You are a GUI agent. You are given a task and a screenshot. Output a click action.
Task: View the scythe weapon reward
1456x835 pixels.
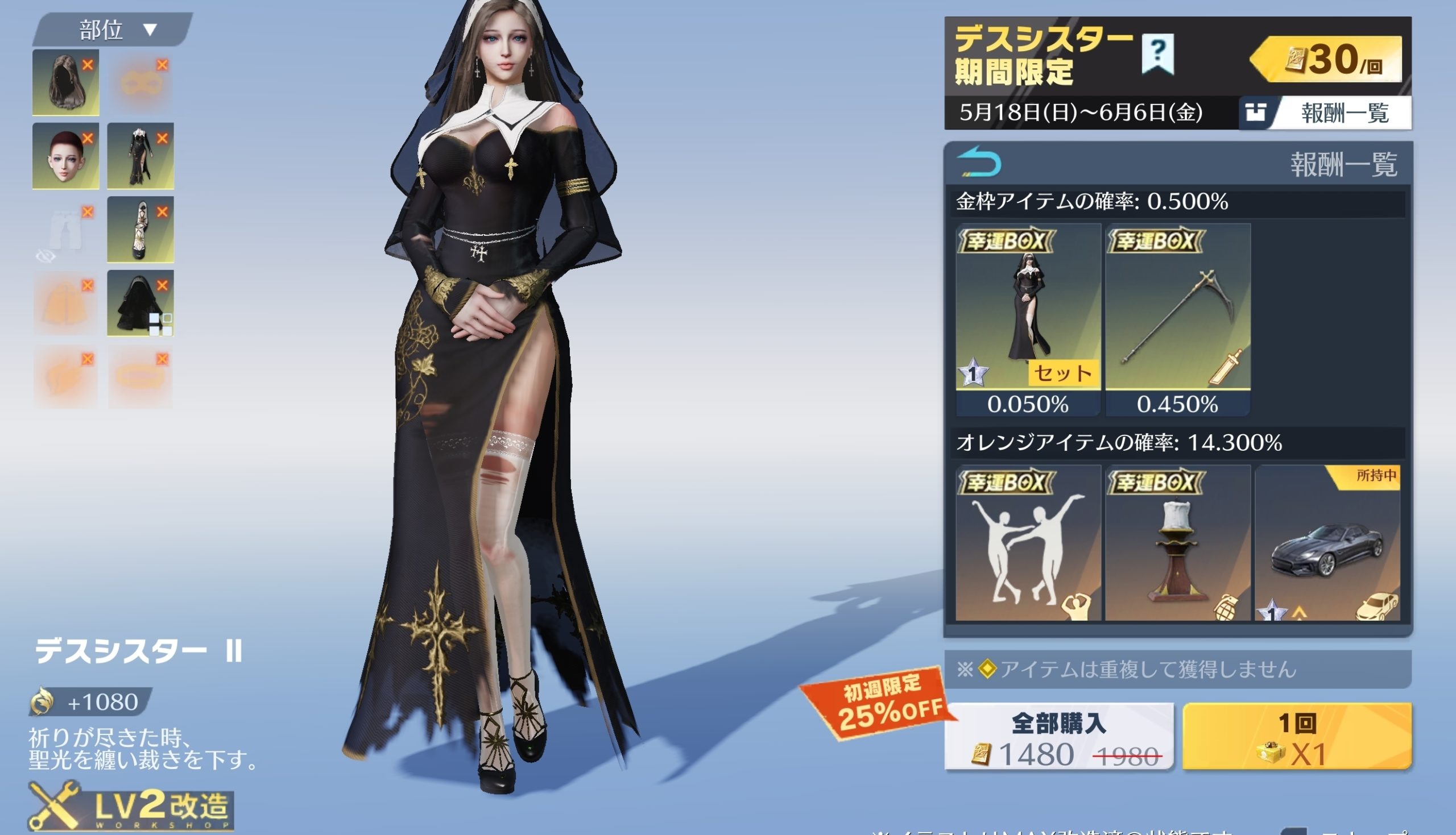(1177, 307)
